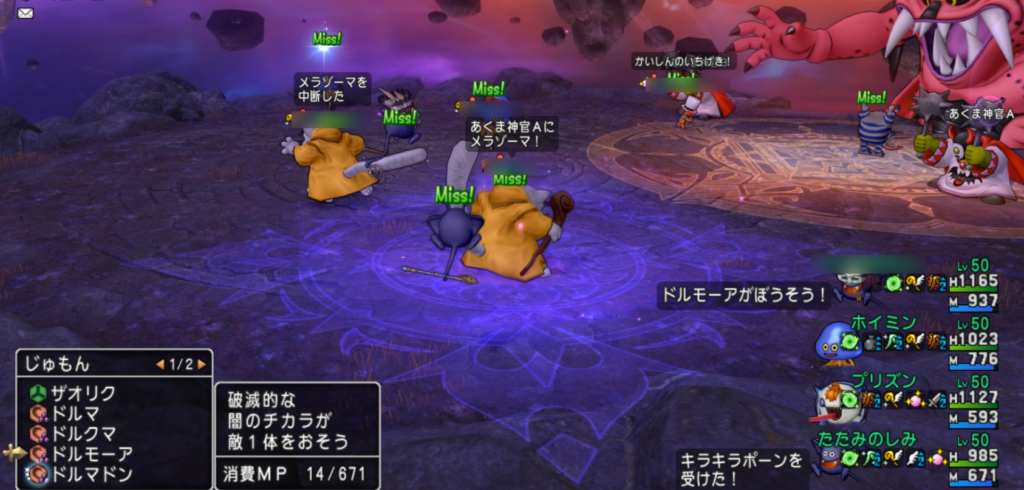Go to the previous spell page arrow
The image size is (1024, 490).
click(160, 365)
